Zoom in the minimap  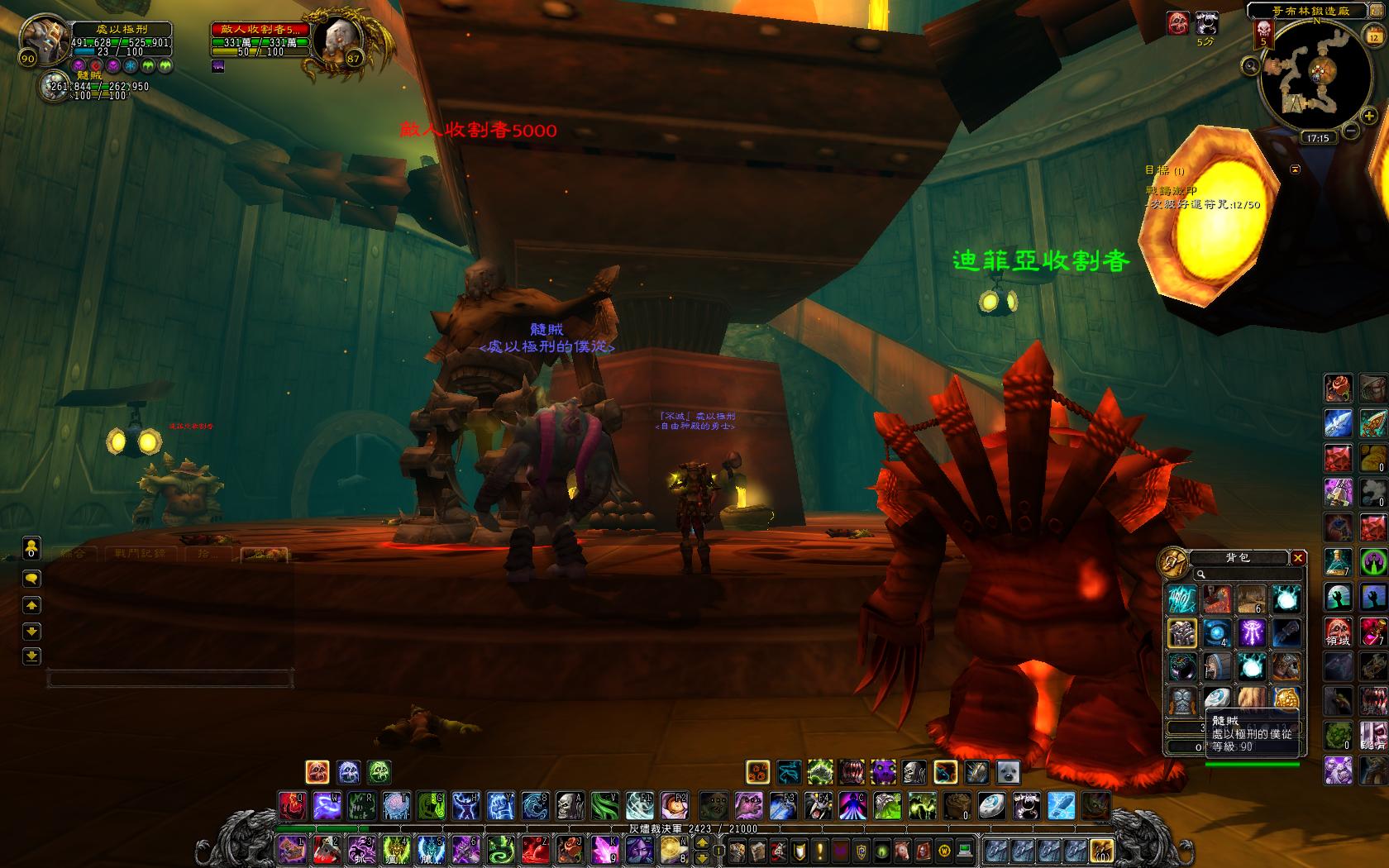click(x=1369, y=117)
